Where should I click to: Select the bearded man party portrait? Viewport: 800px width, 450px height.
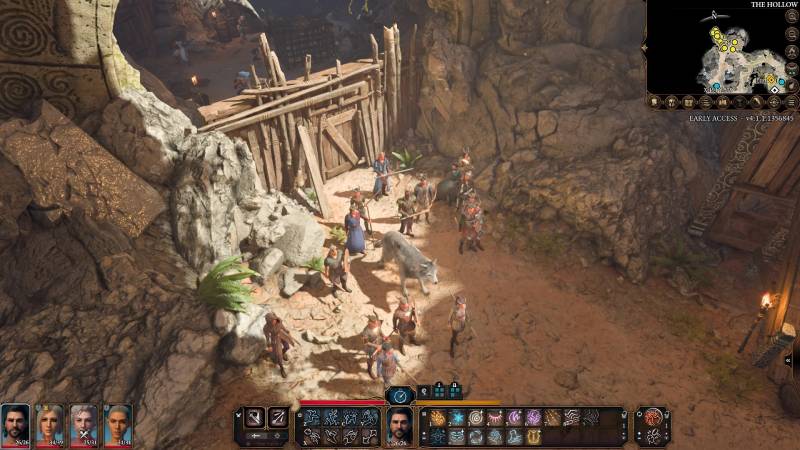pyautogui.click(x=15, y=424)
